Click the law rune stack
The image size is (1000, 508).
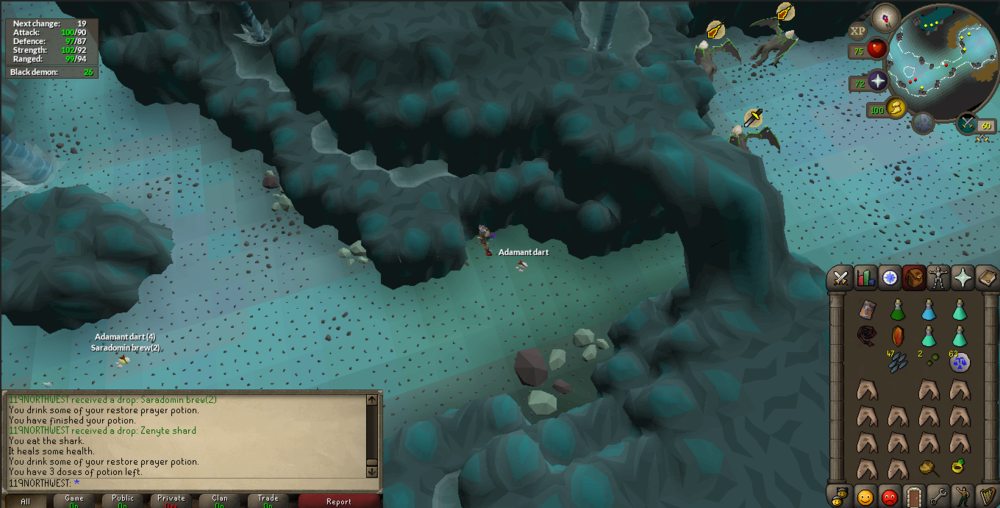coord(959,360)
